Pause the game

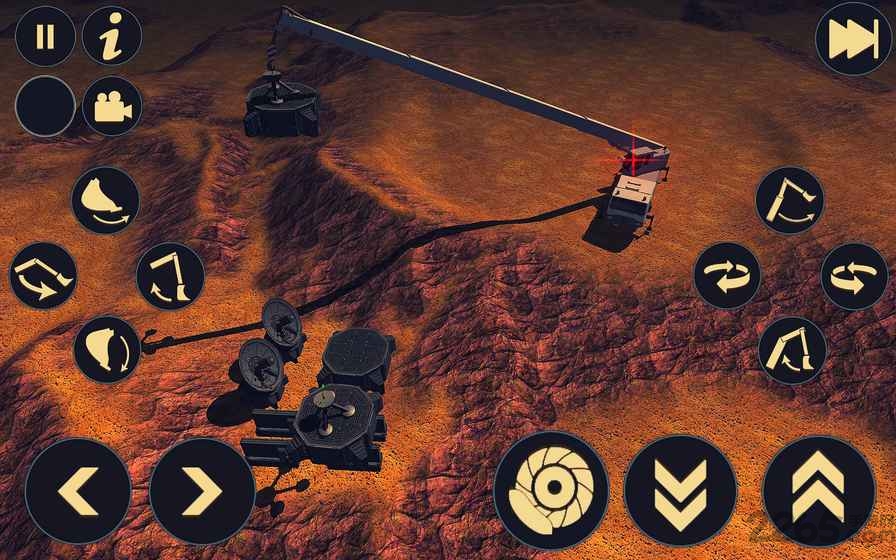pyautogui.click(x=45, y=37)
